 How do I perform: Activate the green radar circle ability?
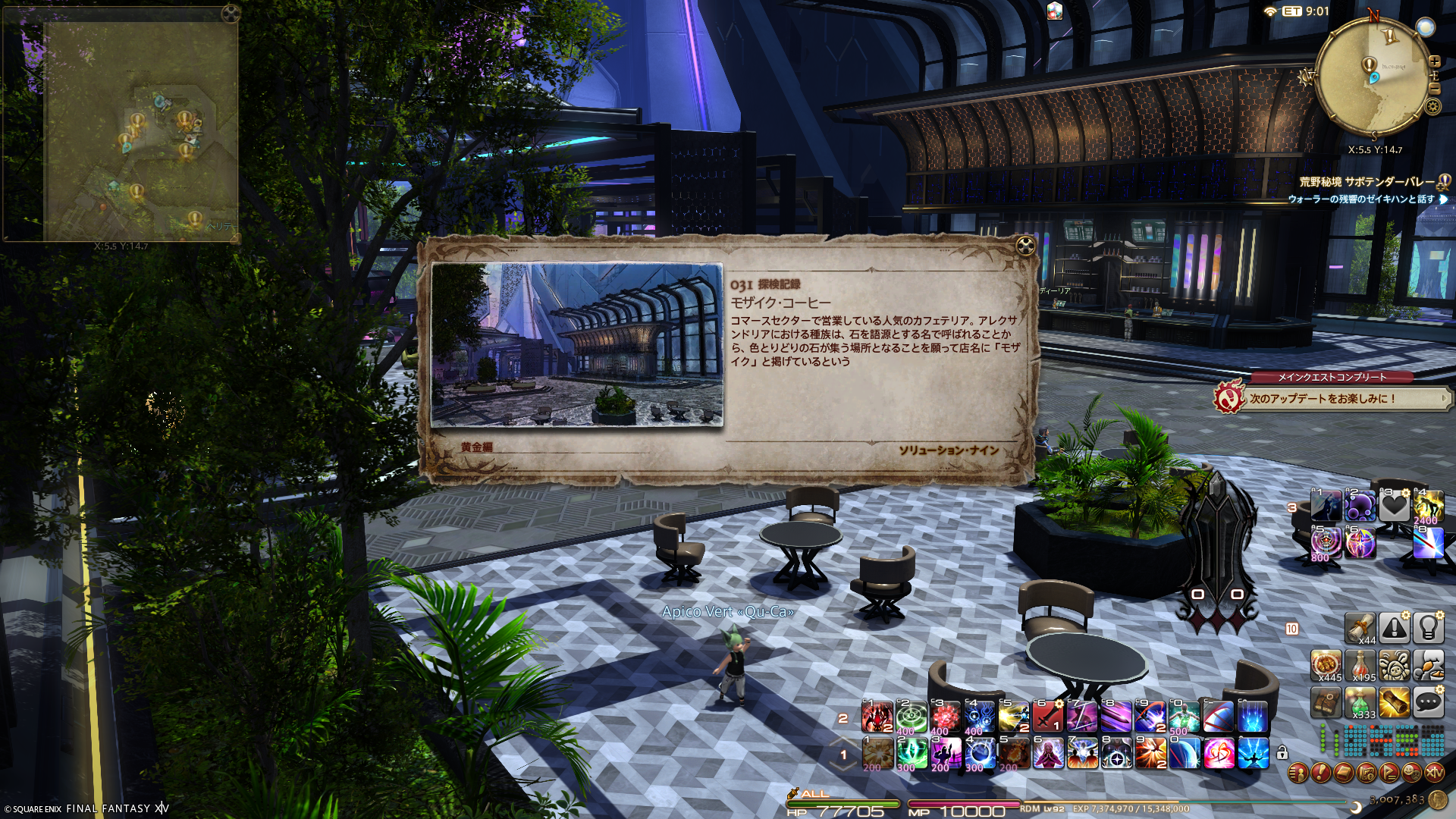(912, 717)
